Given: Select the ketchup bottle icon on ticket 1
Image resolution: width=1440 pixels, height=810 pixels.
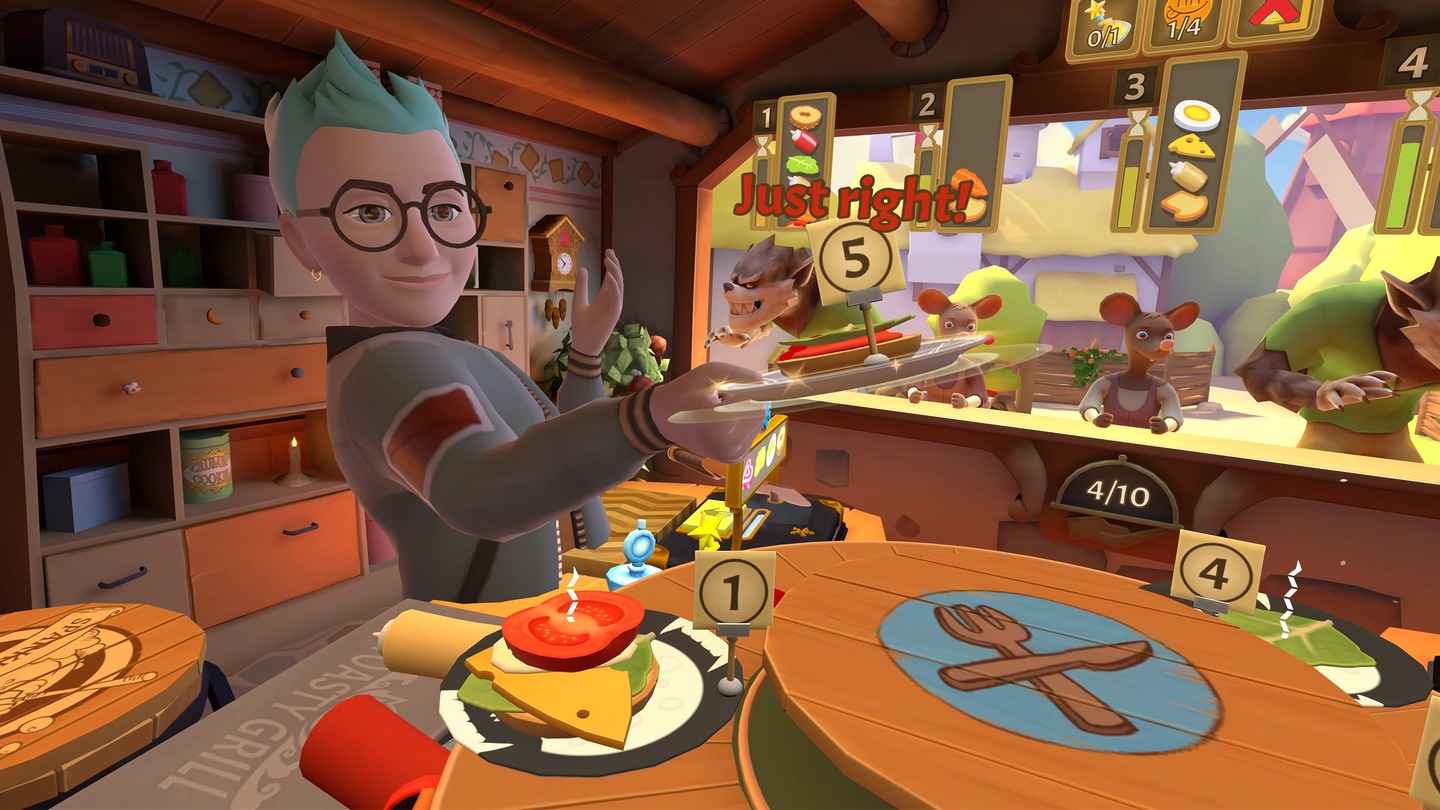Looking at the screenshot, I should (805, 142).
